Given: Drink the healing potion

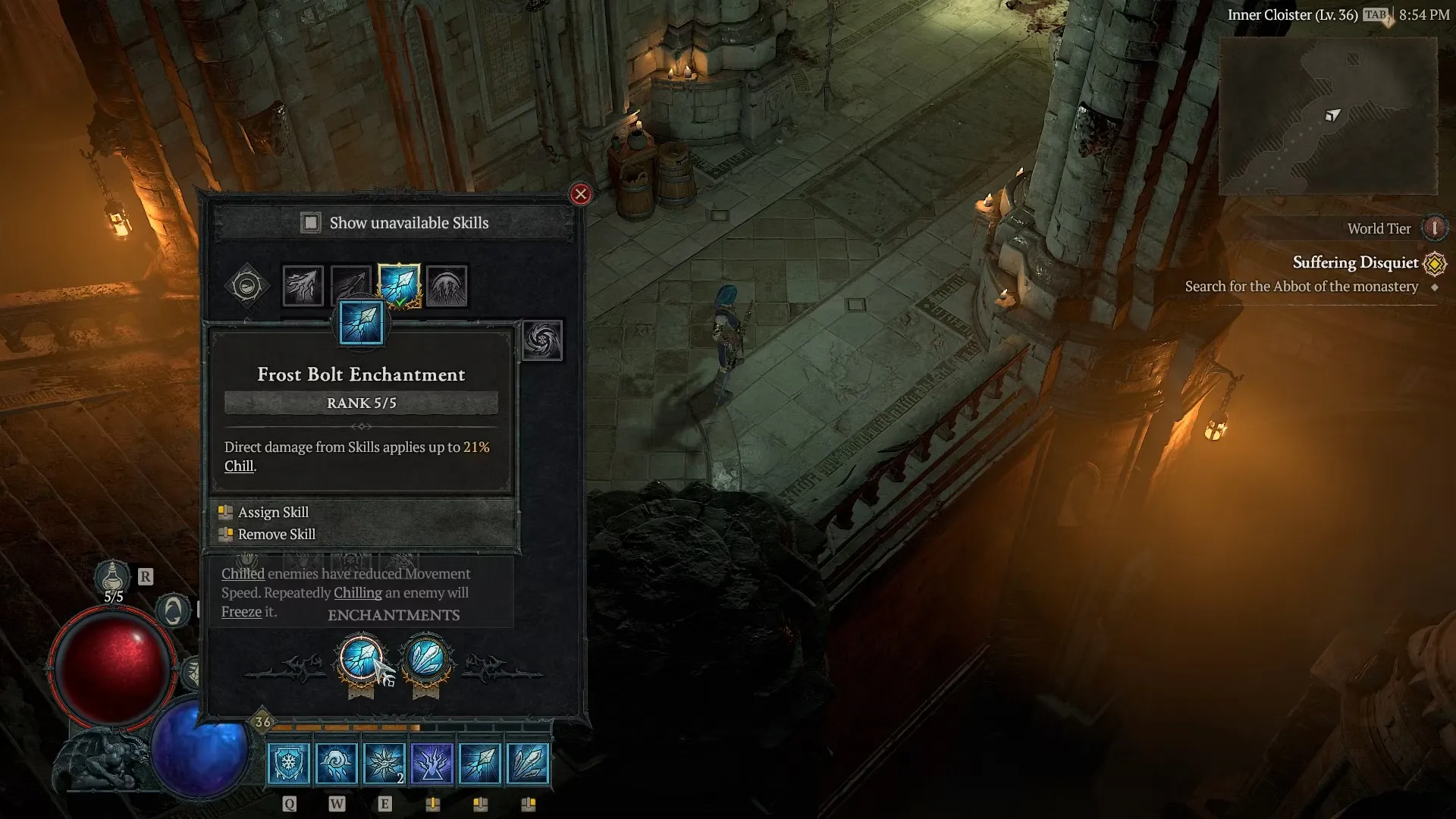Looking at the screenshot, I should (112, 578).
